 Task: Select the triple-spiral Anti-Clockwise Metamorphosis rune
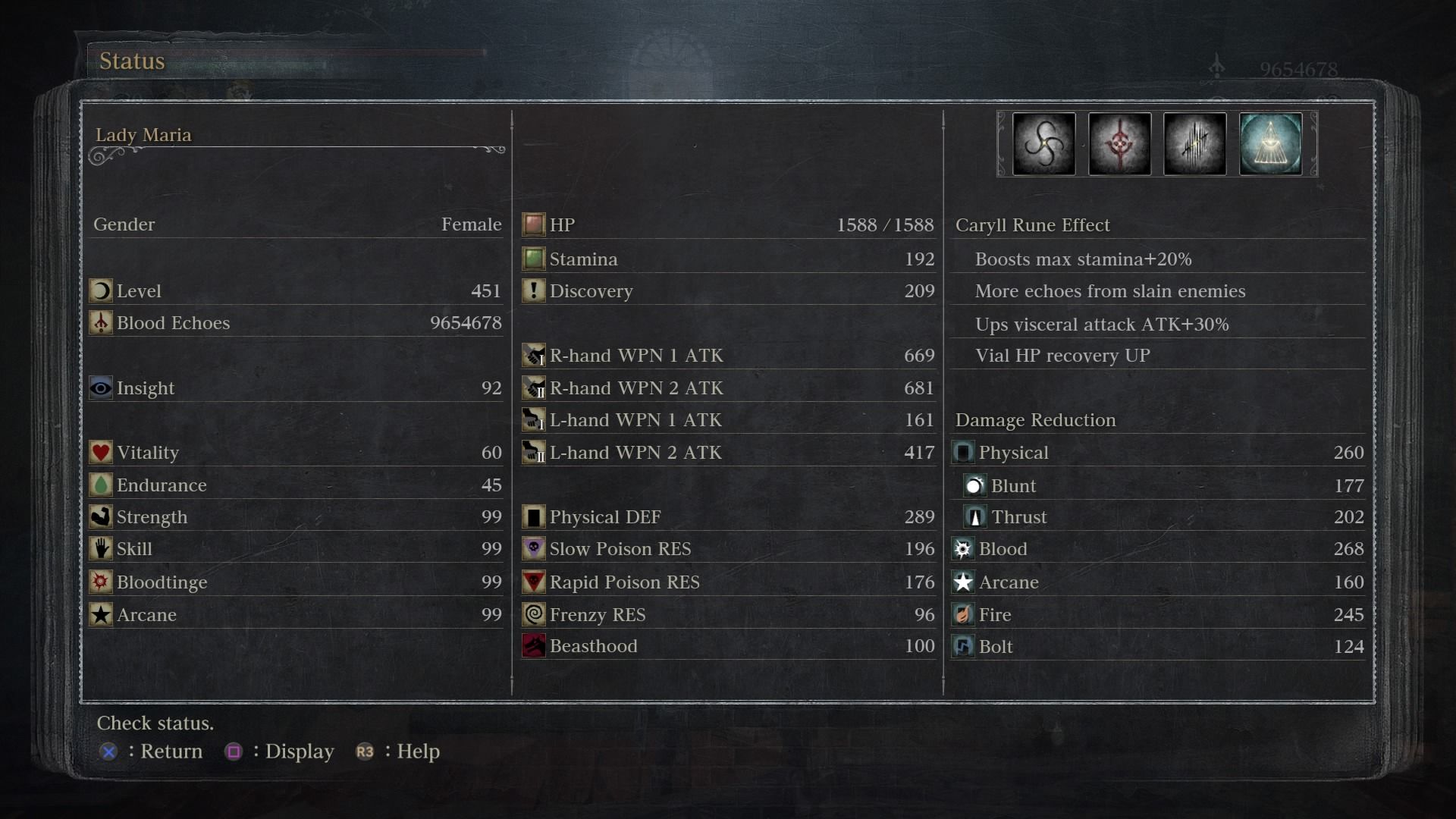(x=1043, y=144)
